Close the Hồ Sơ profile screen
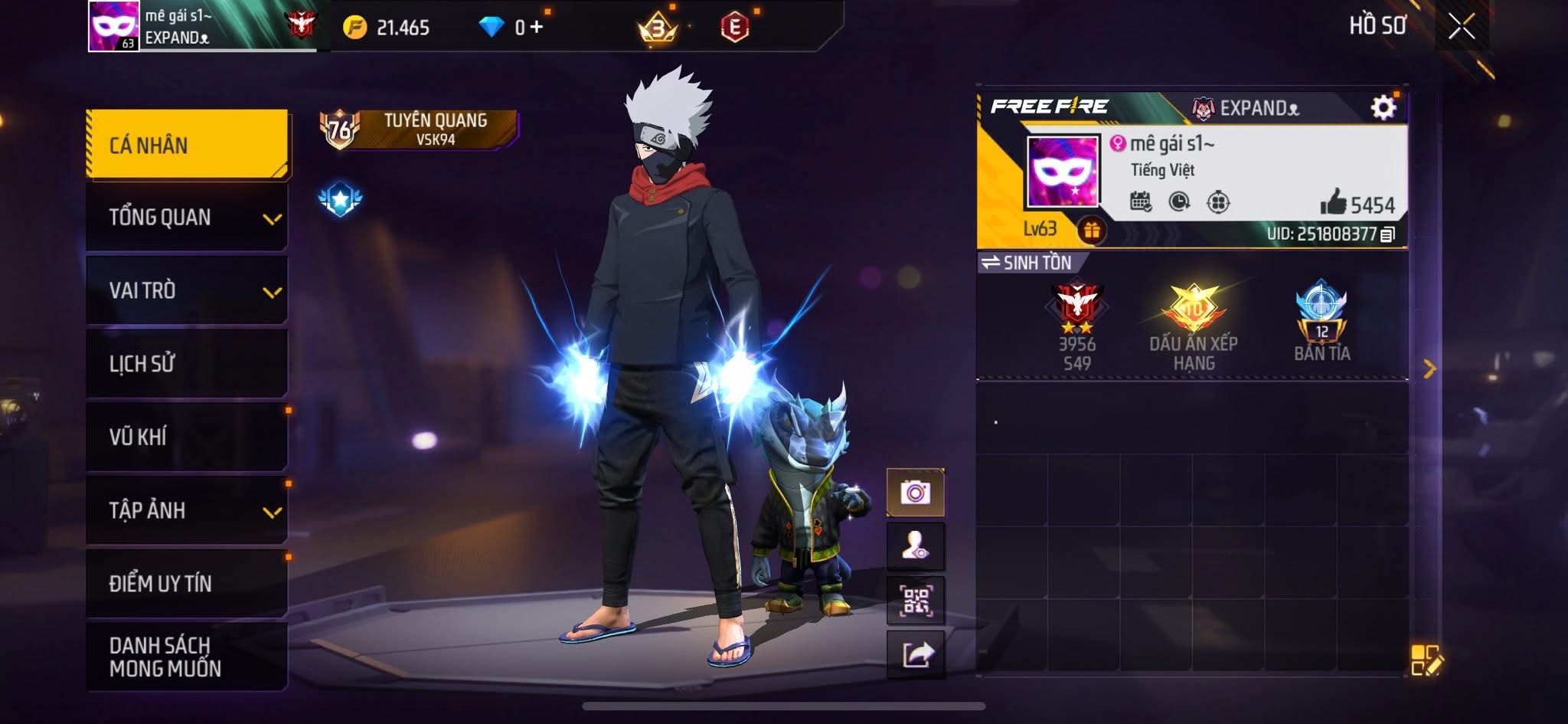Viewport: 1568px width, 724px height. (1461, 27)
